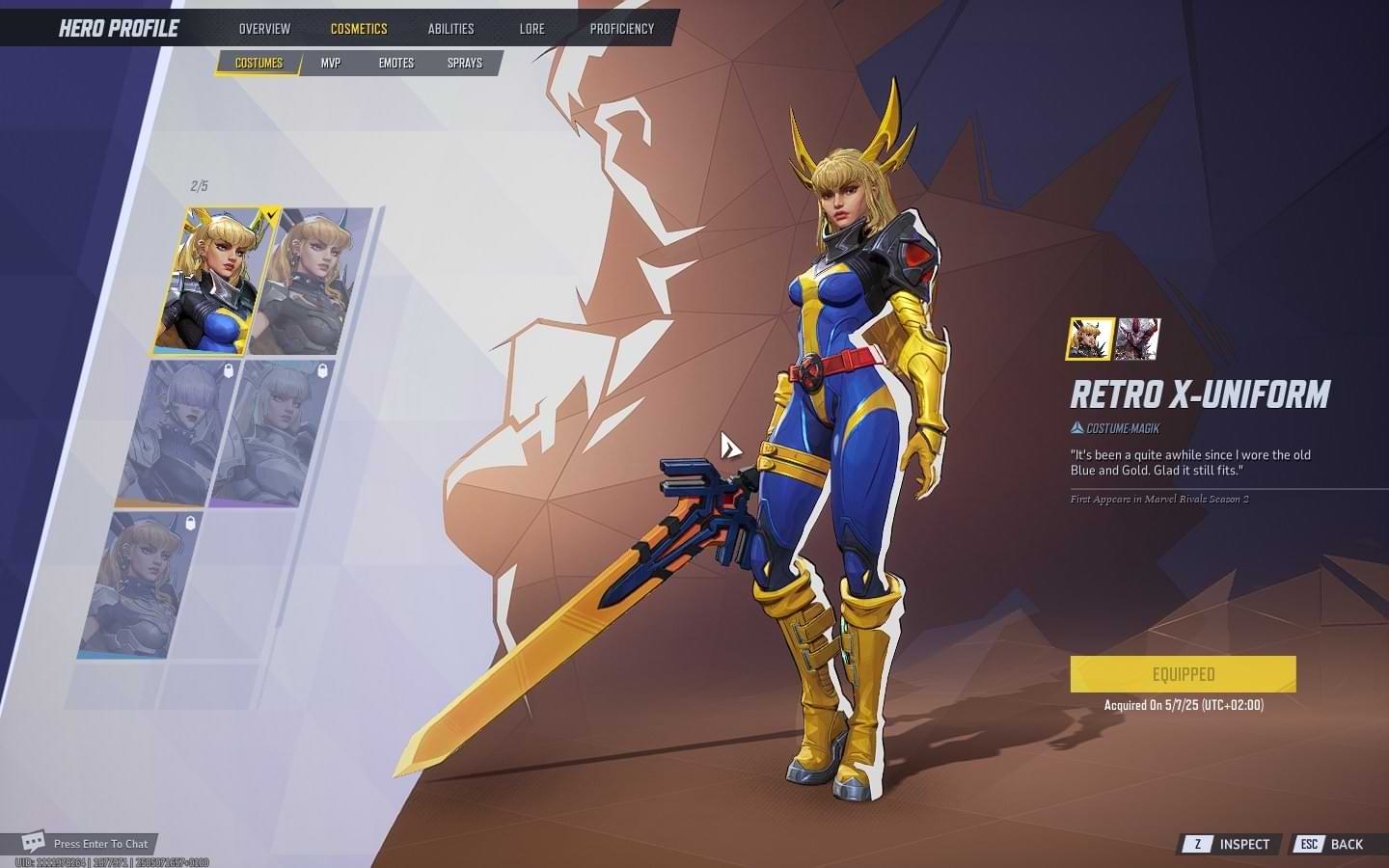Go back with the Back button

(1332, 844)
